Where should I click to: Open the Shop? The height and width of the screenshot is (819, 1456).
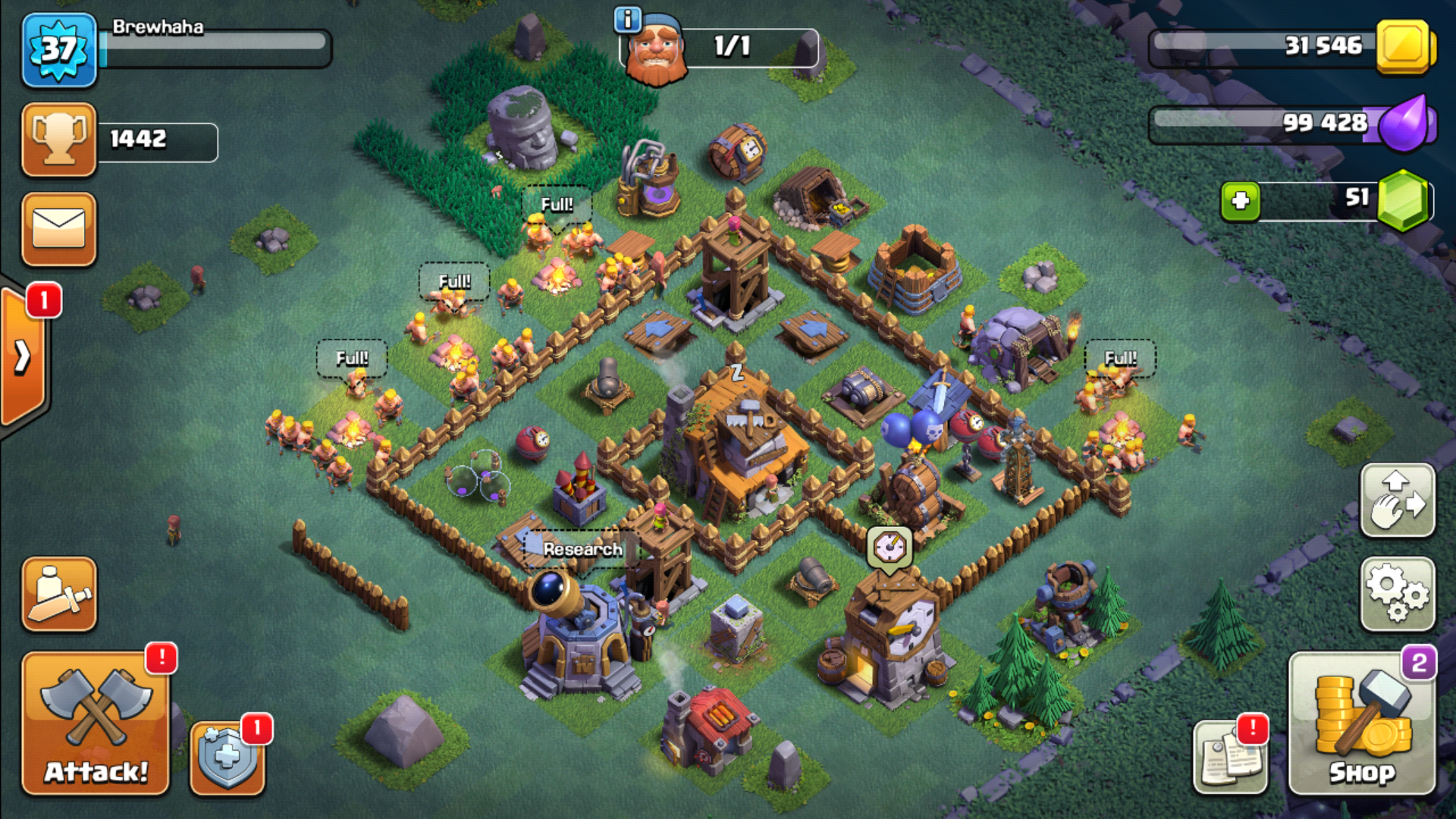pos(1362,724)
